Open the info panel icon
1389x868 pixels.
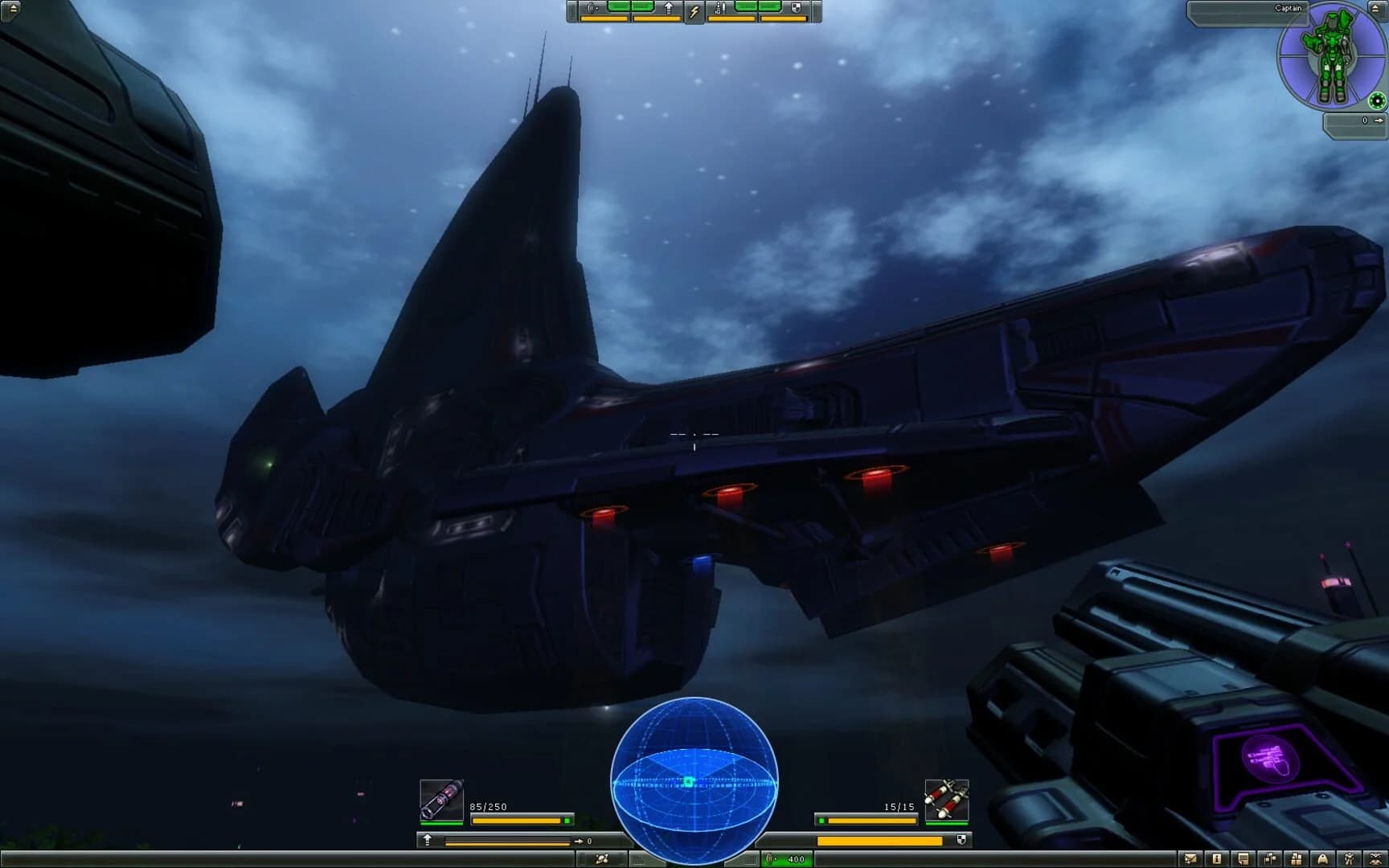click(1216, 859)
